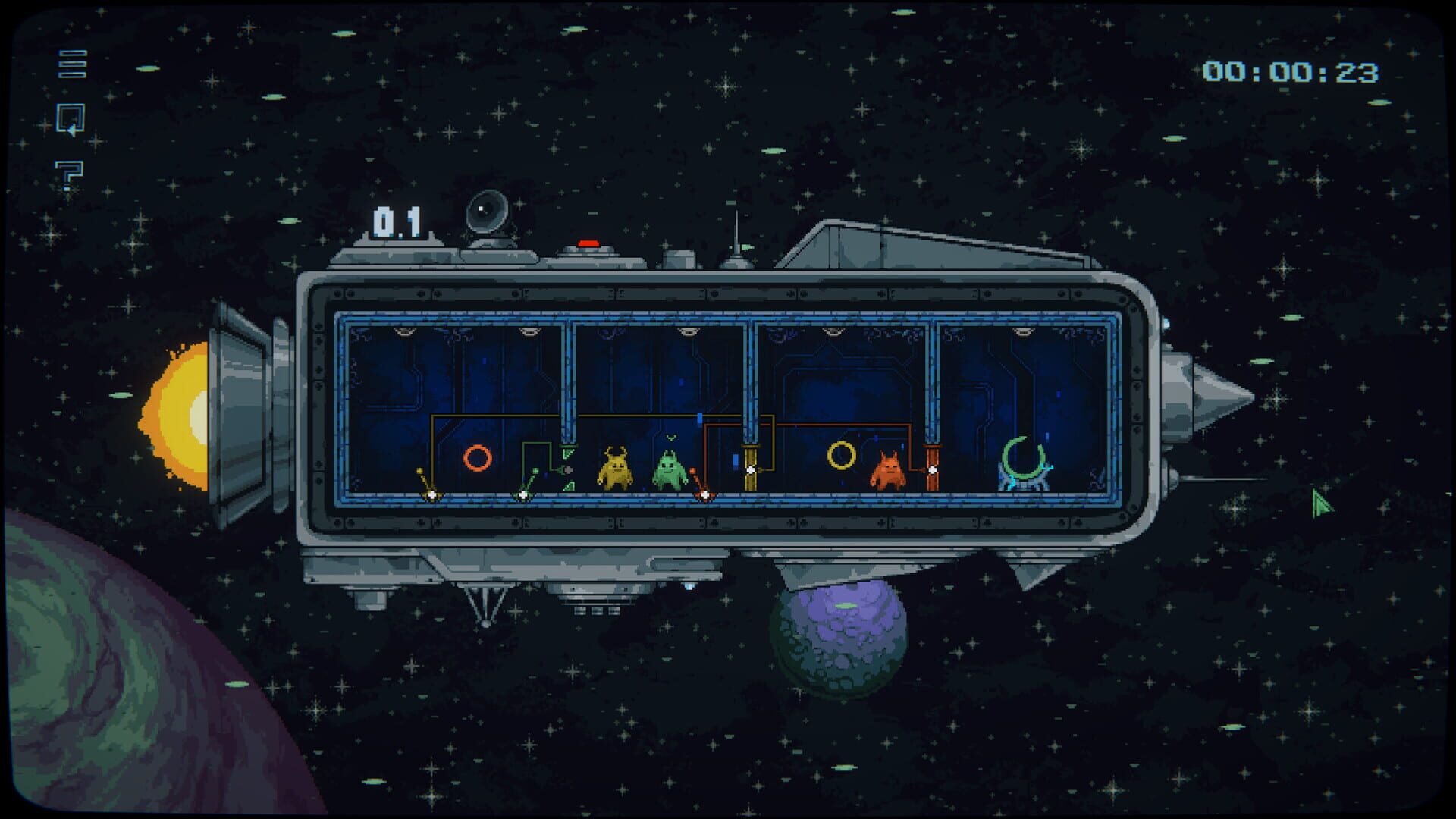
Task: Click the white diamond node on the red pillar
Action: [932, 469]
